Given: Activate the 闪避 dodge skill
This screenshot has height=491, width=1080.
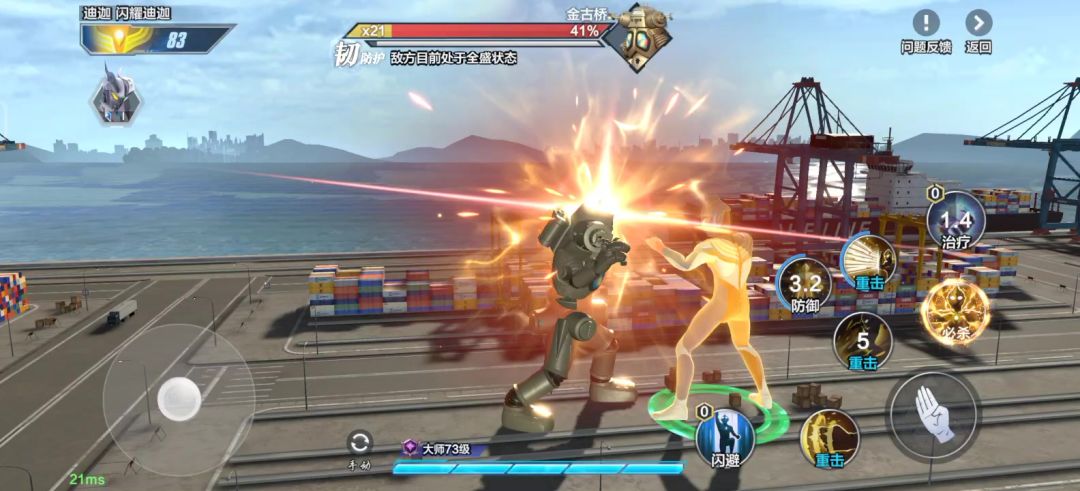Looking at the screenshot, I should click(x=725, y=437).
